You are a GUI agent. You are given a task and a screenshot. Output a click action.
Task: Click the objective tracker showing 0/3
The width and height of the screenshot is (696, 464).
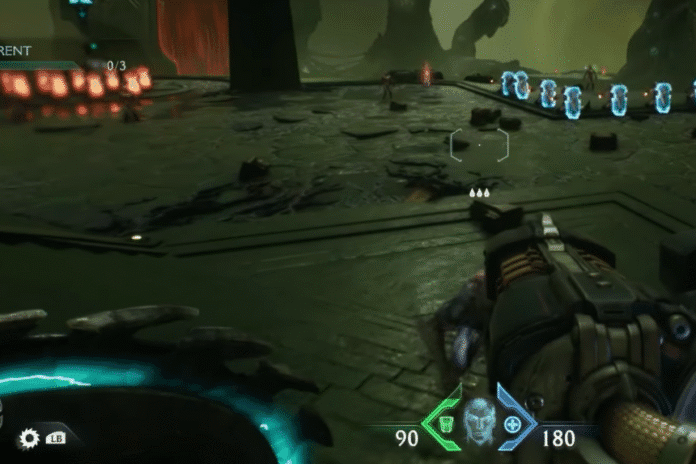point(116,66)
